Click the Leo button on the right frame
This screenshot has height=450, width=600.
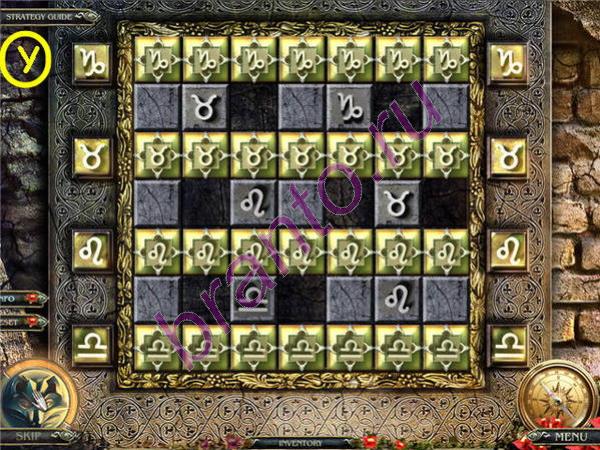507,249
